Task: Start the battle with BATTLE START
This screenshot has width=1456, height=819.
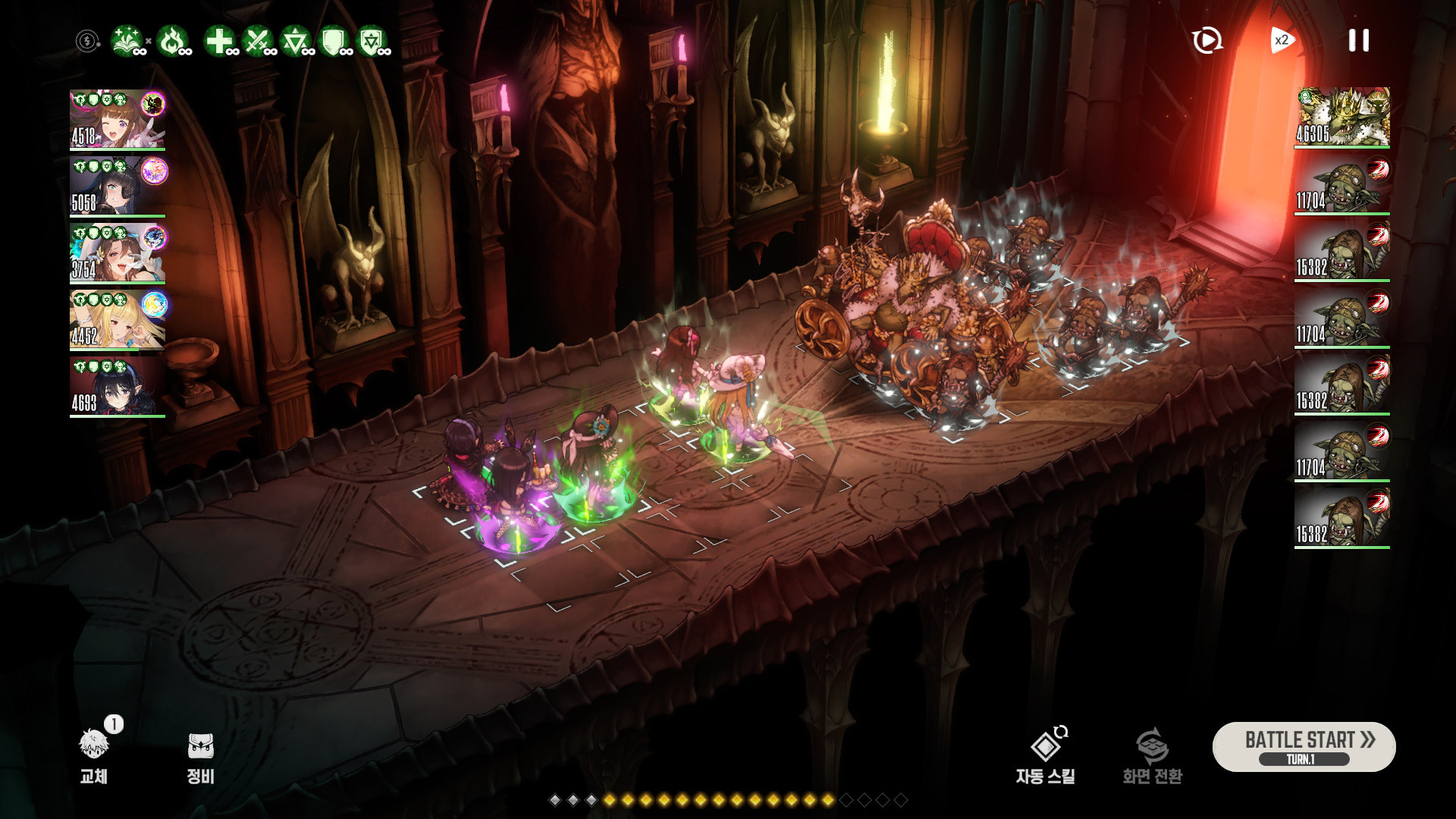Action: click(x=1304, y=746)
